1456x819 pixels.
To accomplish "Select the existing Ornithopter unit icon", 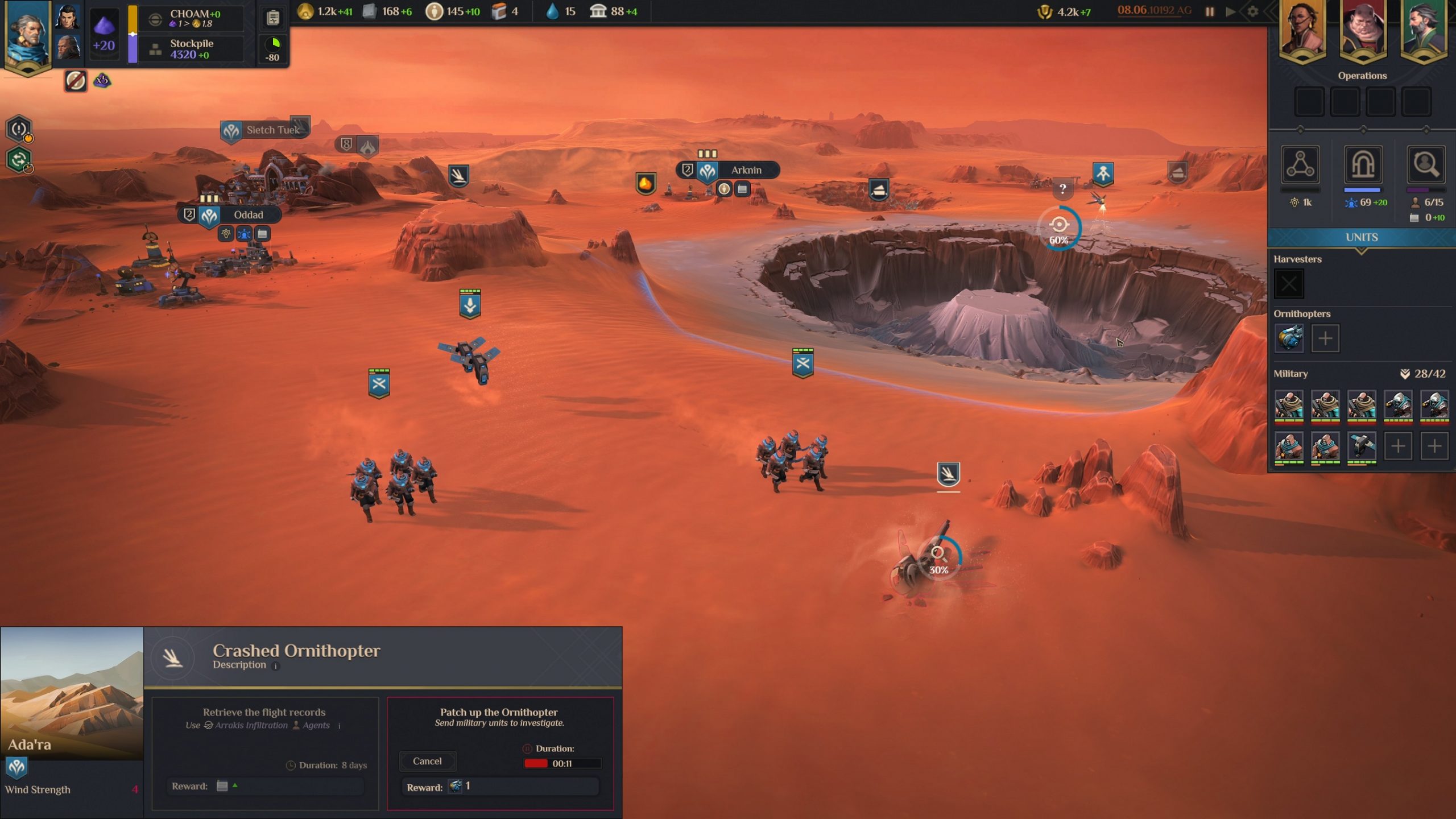I will coord(1289,338).
